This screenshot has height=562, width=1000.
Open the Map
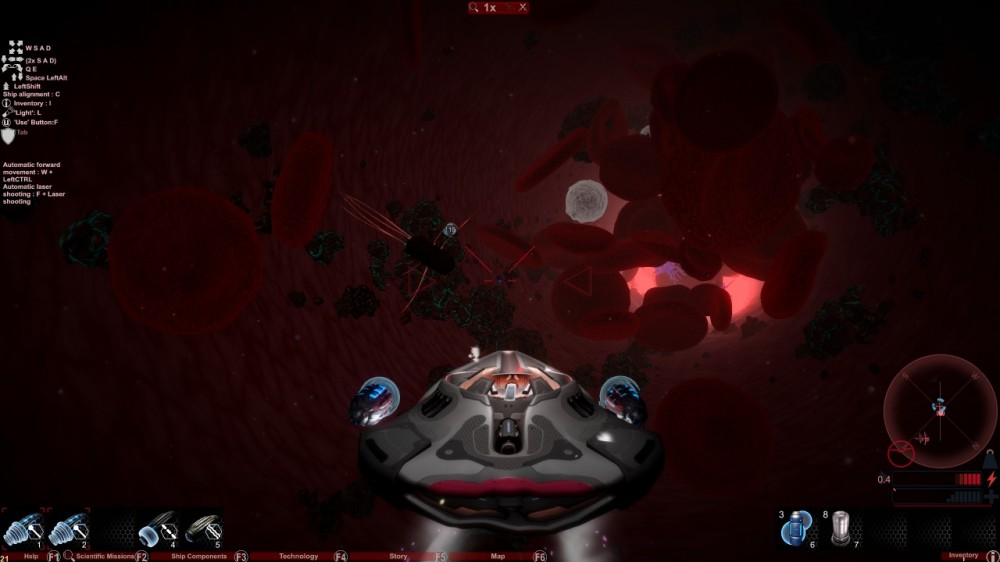pos(498,556)
